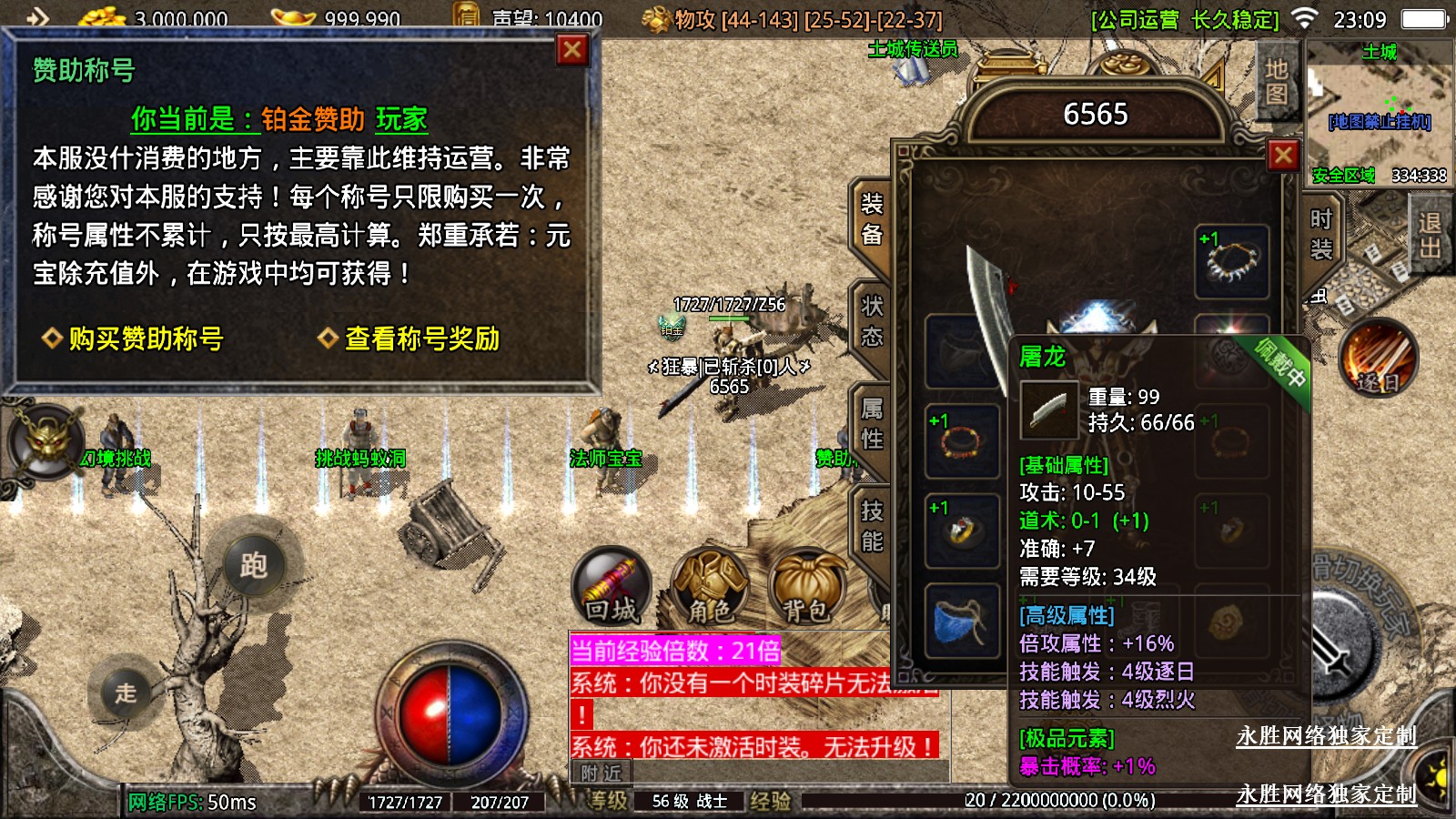Image resolution: width=1456 pixels, height=819 pixels.
Task: Open the 角色 character sheet
Action: [x=710, y=586]
